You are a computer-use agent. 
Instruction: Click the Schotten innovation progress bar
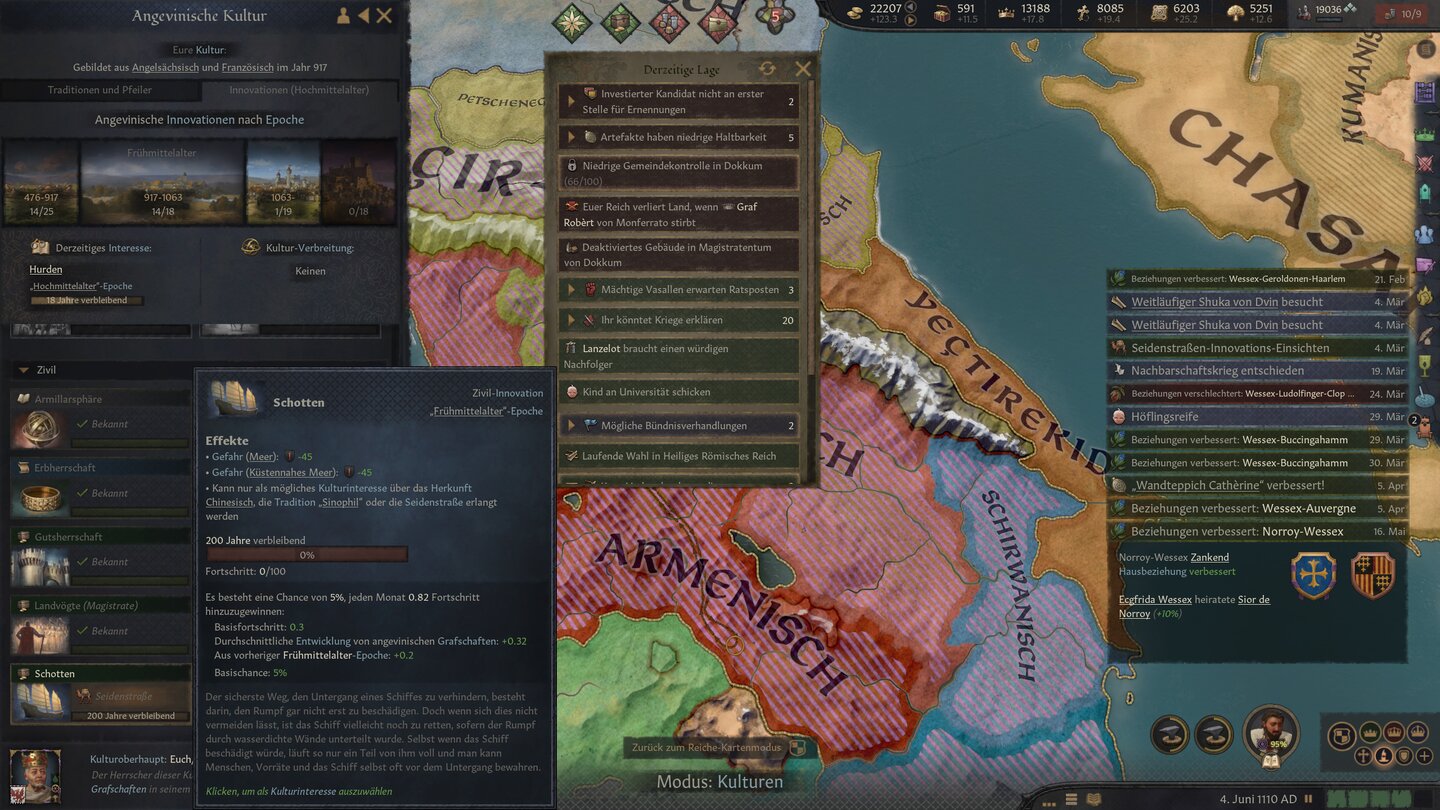[307, 553]
